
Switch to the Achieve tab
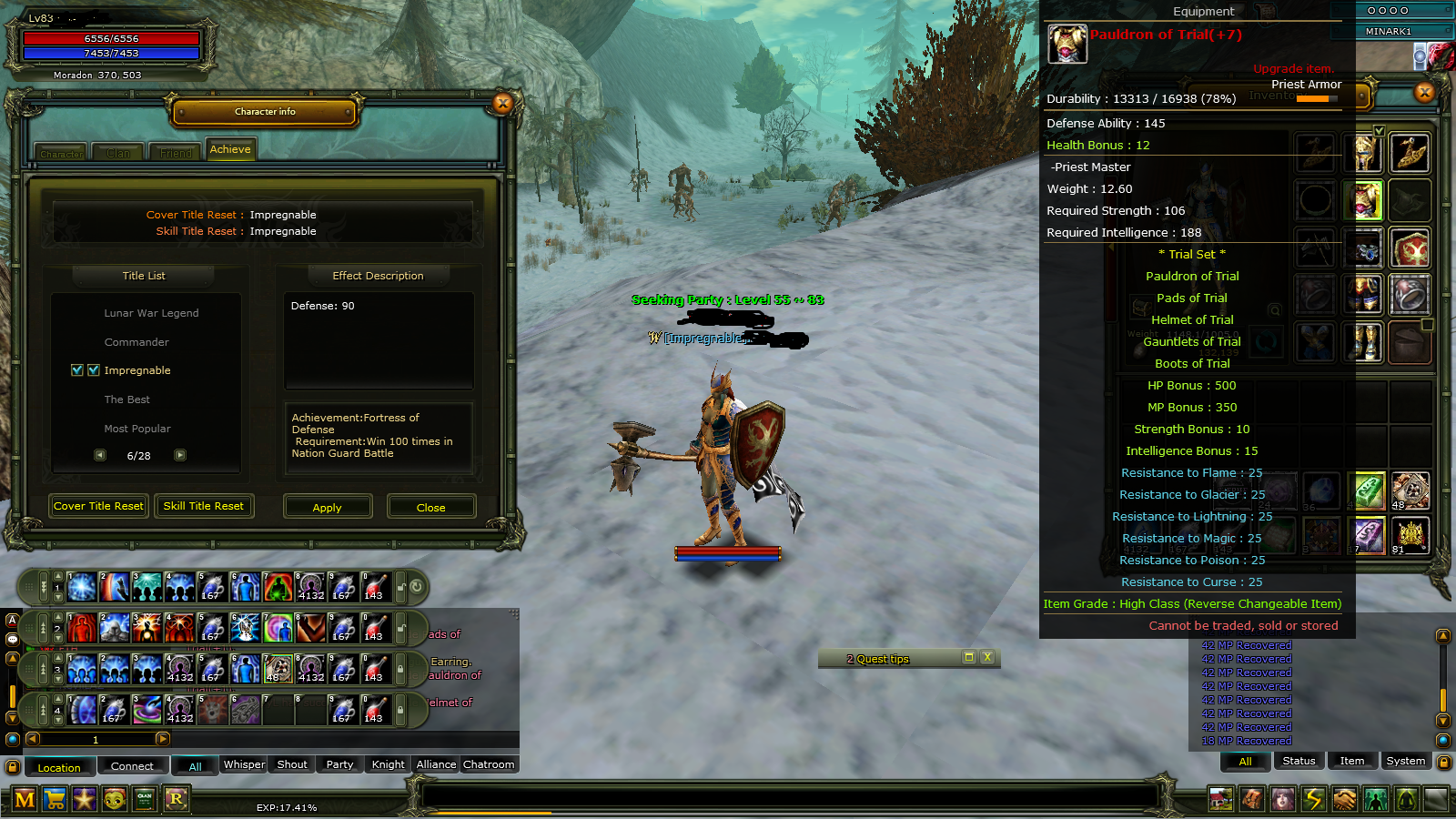click(x=230, y=148)
